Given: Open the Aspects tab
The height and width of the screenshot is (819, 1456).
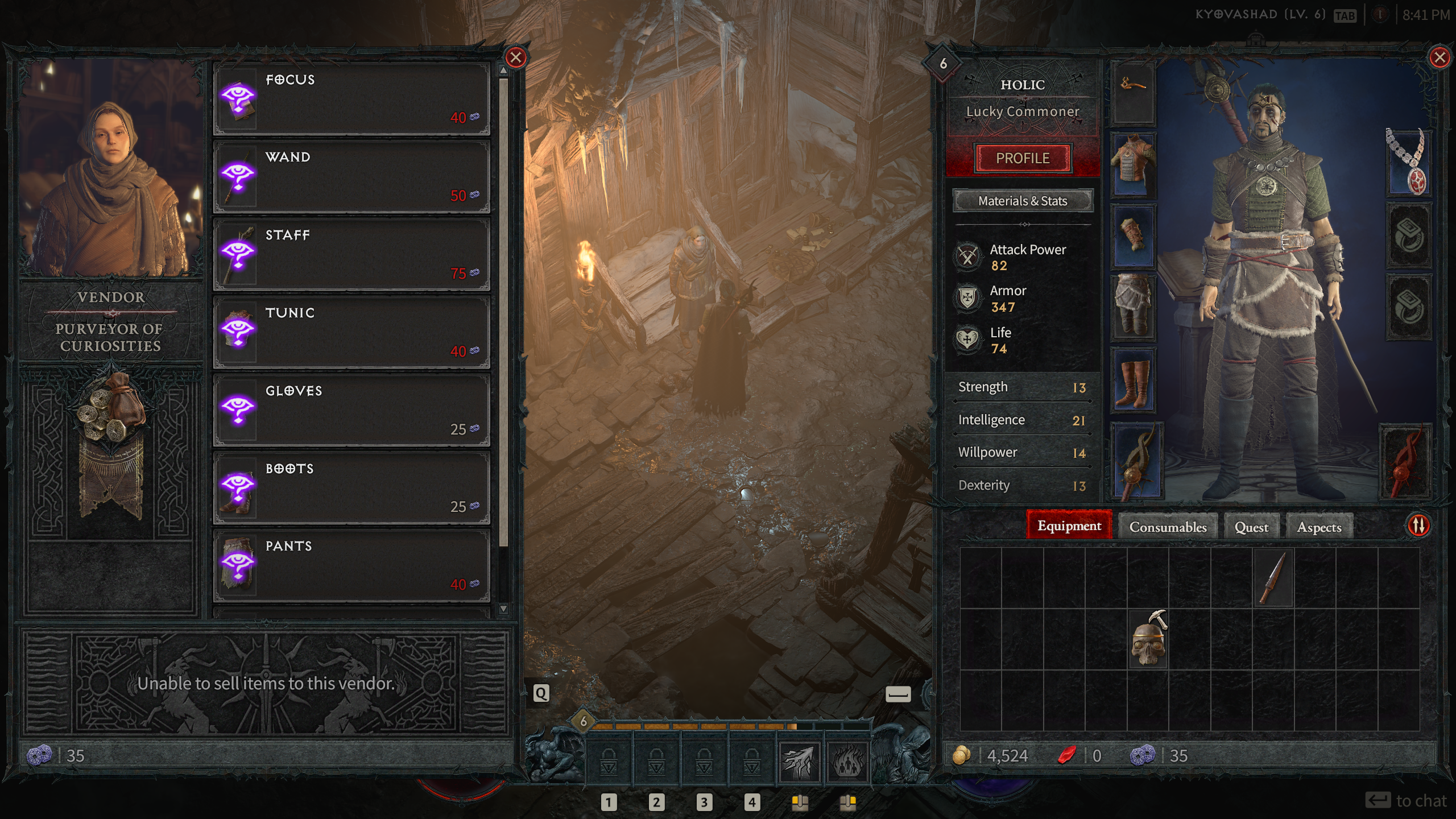Looking at the screenshot, I should [1319, 527].
